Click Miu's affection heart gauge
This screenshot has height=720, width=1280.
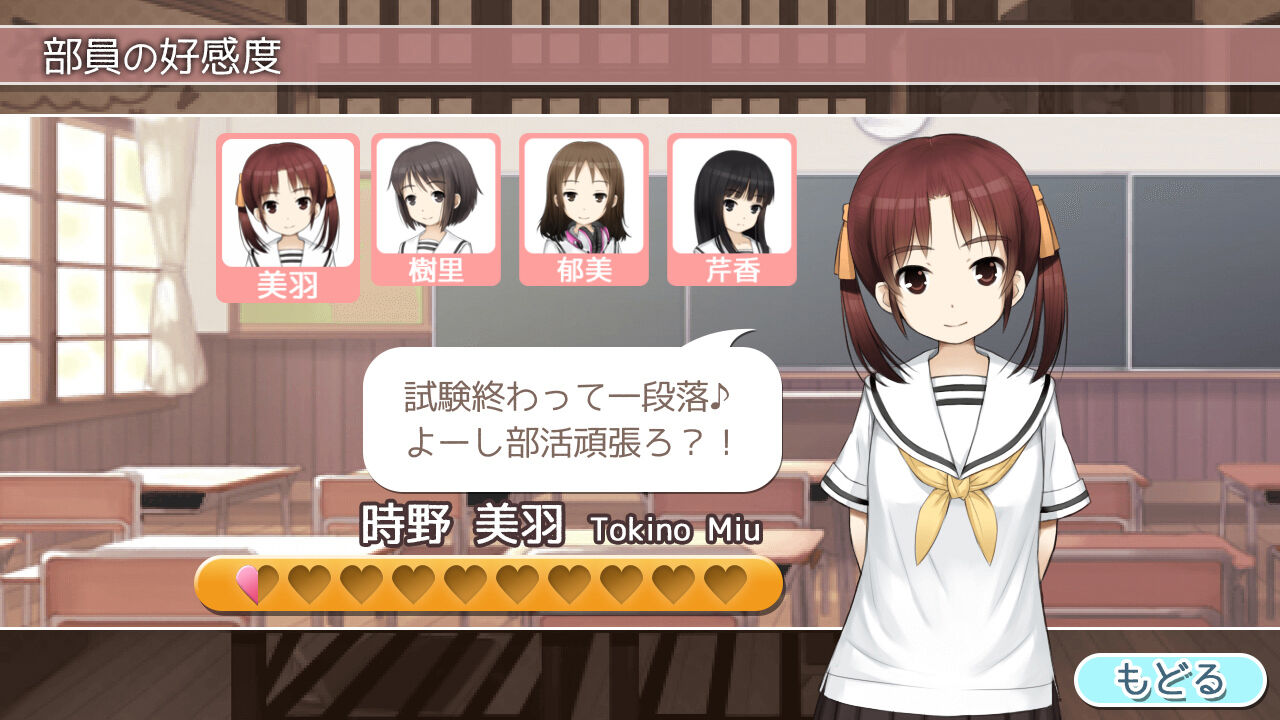click(487, 584)
